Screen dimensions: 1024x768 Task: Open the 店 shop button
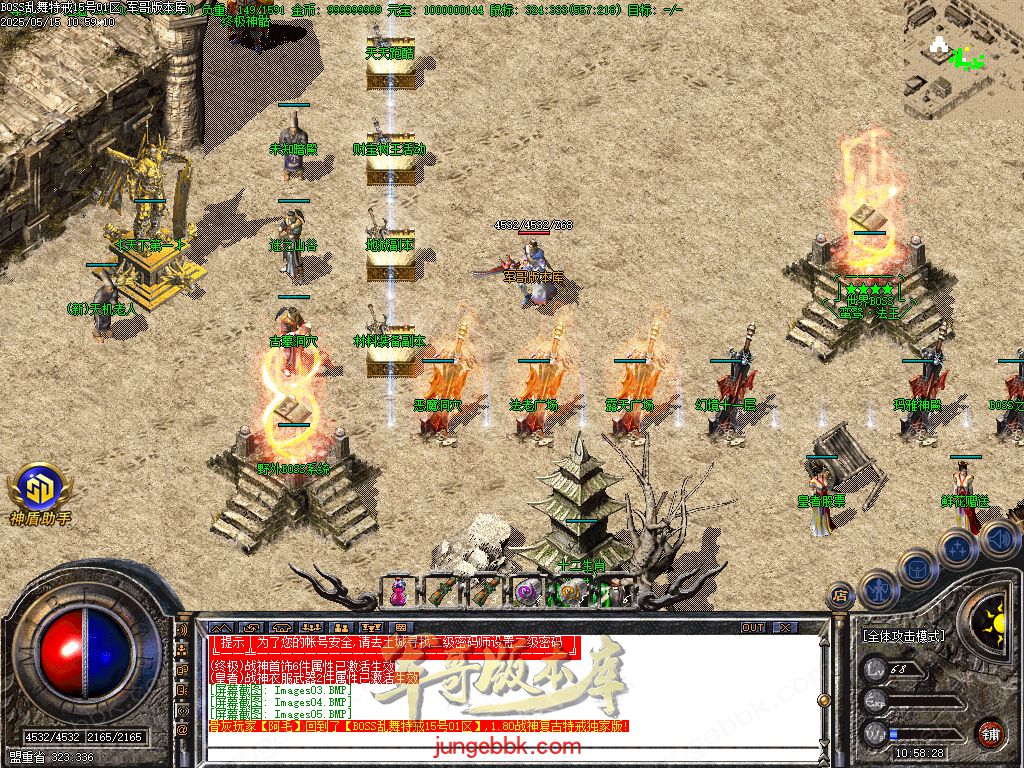(x=839, y=597)
